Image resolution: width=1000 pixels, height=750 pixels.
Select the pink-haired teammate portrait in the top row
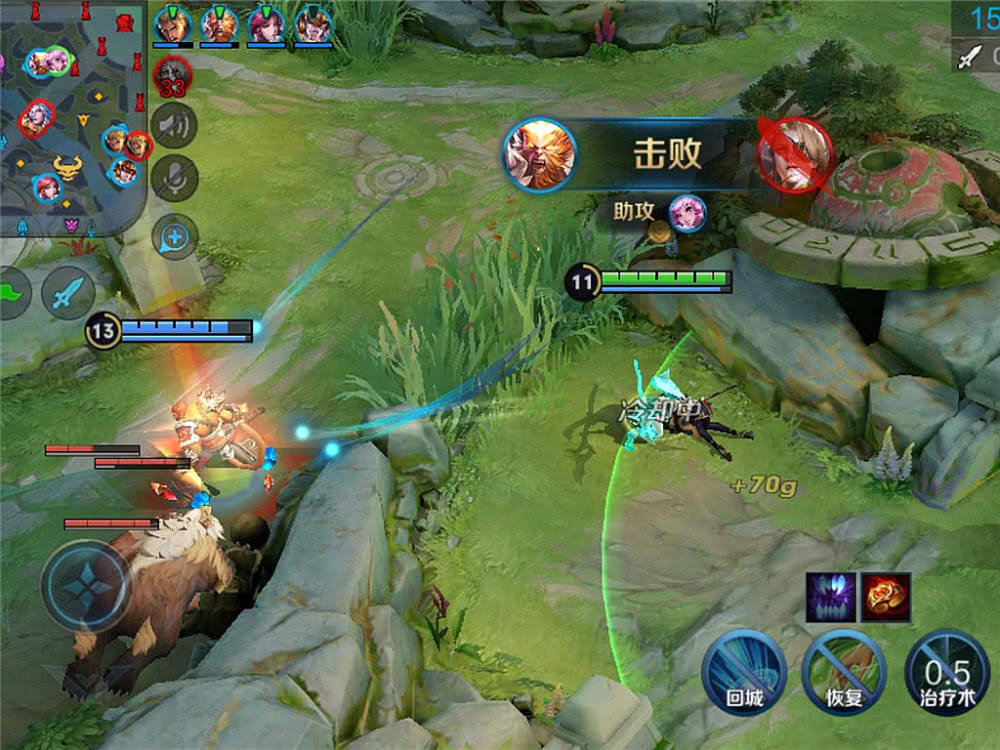click(x=266, y=24)
